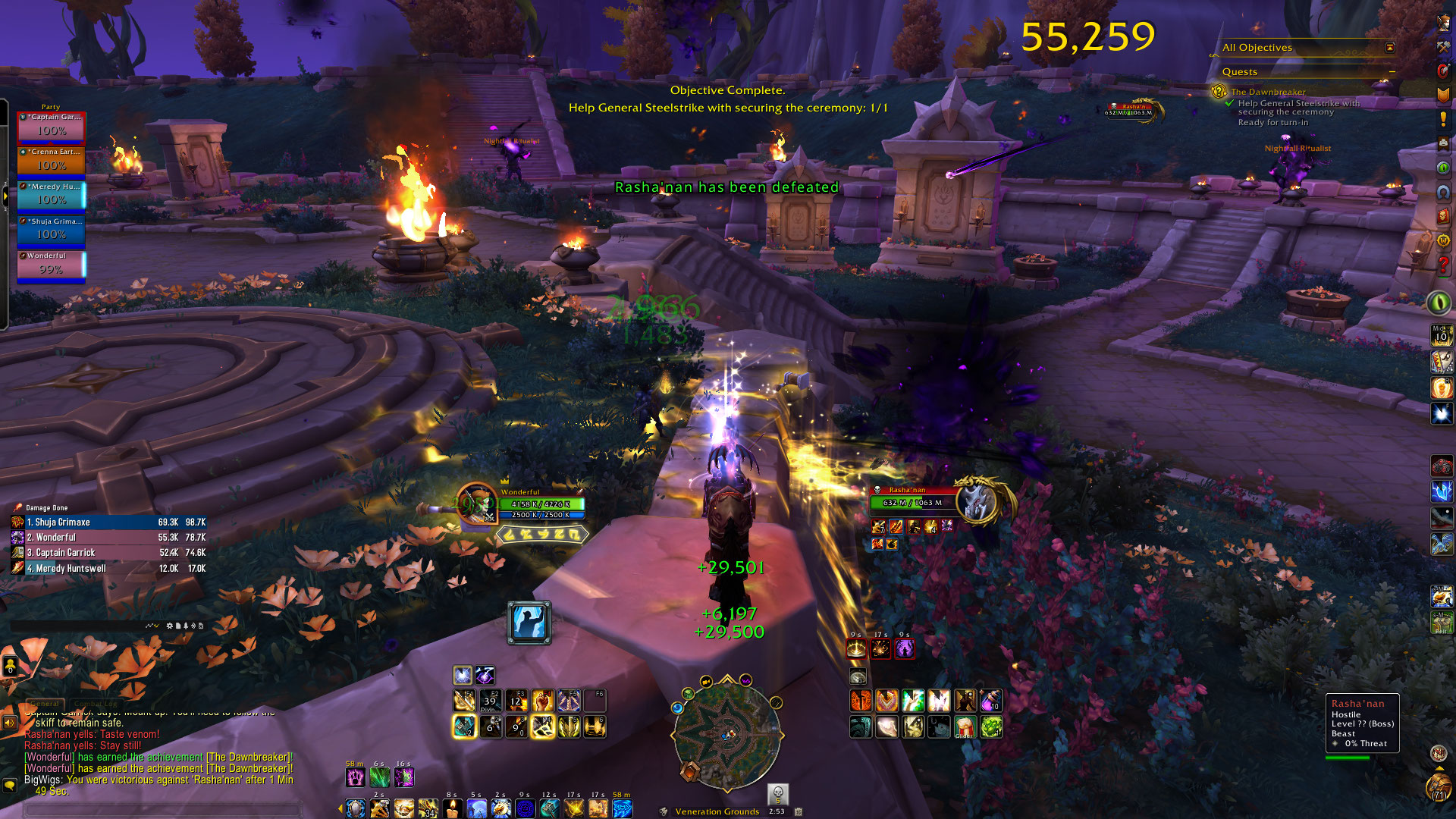Switch to the Combat Log chat tab
Image resolution: width=1456 pixels, height=819 pixels.
tap(96, 704)
